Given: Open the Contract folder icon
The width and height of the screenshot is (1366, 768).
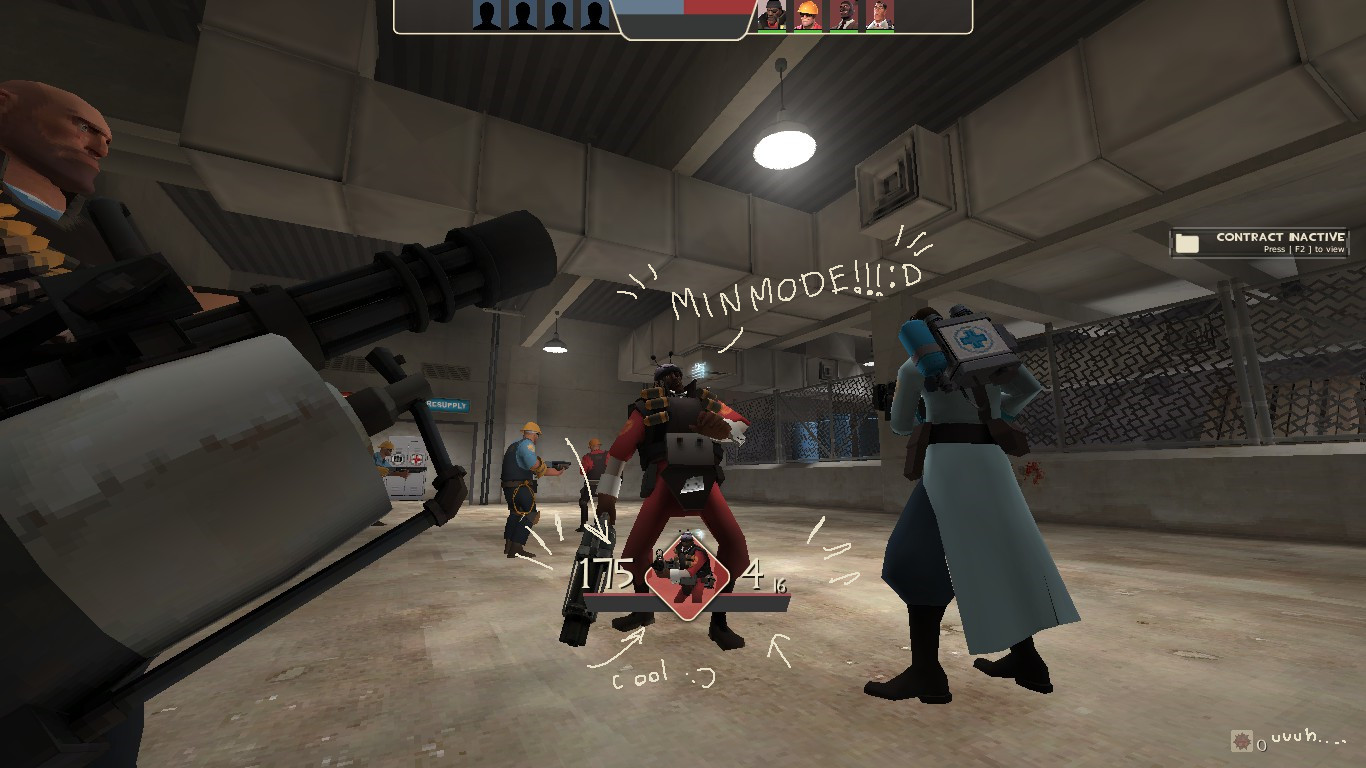Looking at the screenshot, I should pos(1189,242).
